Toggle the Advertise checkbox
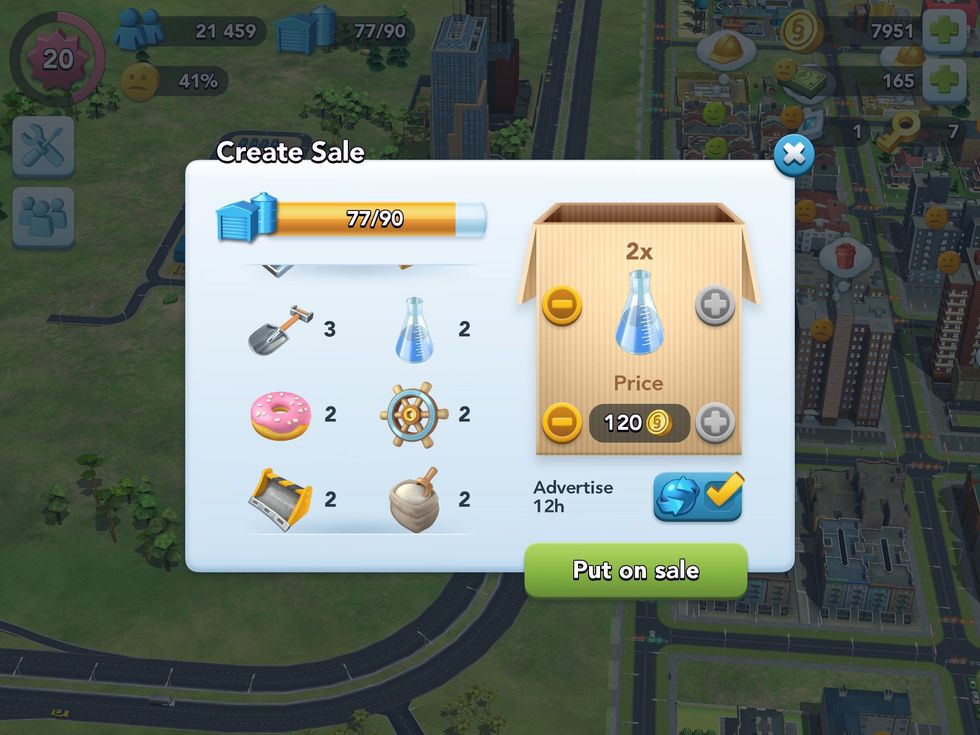The height and width of the screenshot is (735, 980). pyautogui.click(x=698, y=496)
